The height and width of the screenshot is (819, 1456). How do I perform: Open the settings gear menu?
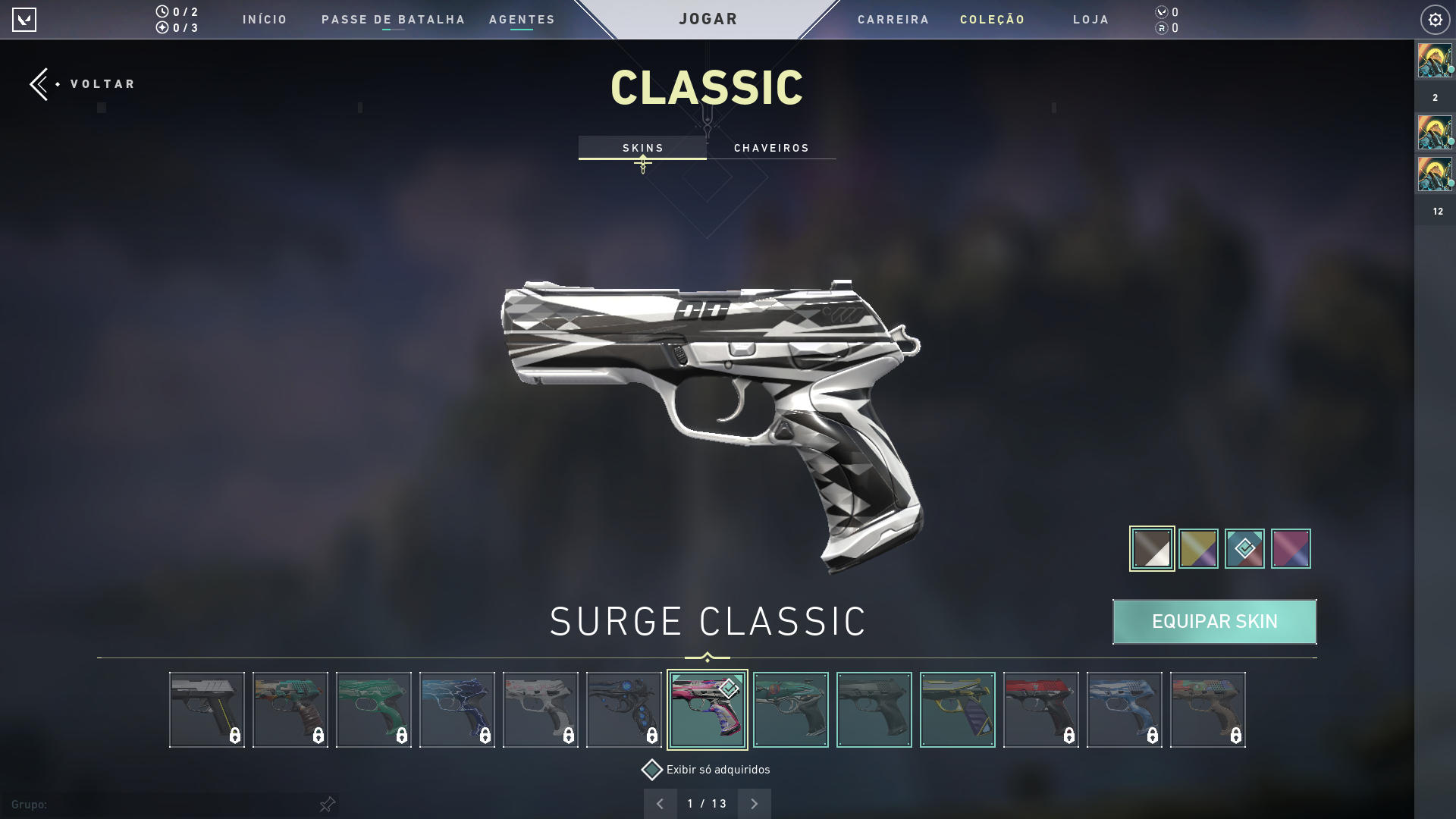pyautogui.click(x=1435, y=19)
